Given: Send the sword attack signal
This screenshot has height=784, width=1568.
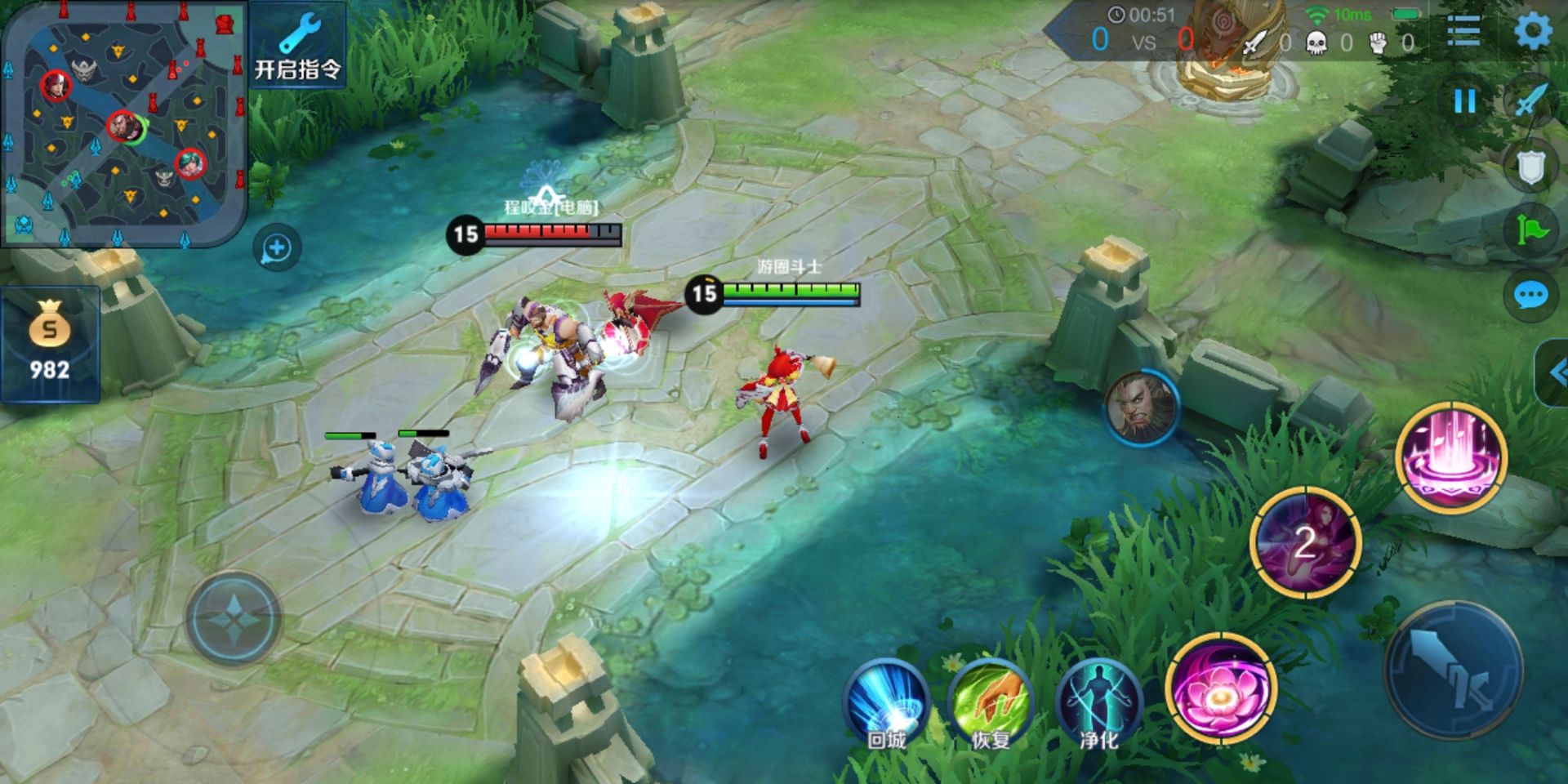Looking at the screenshot, I should (x=1530, y=102).
